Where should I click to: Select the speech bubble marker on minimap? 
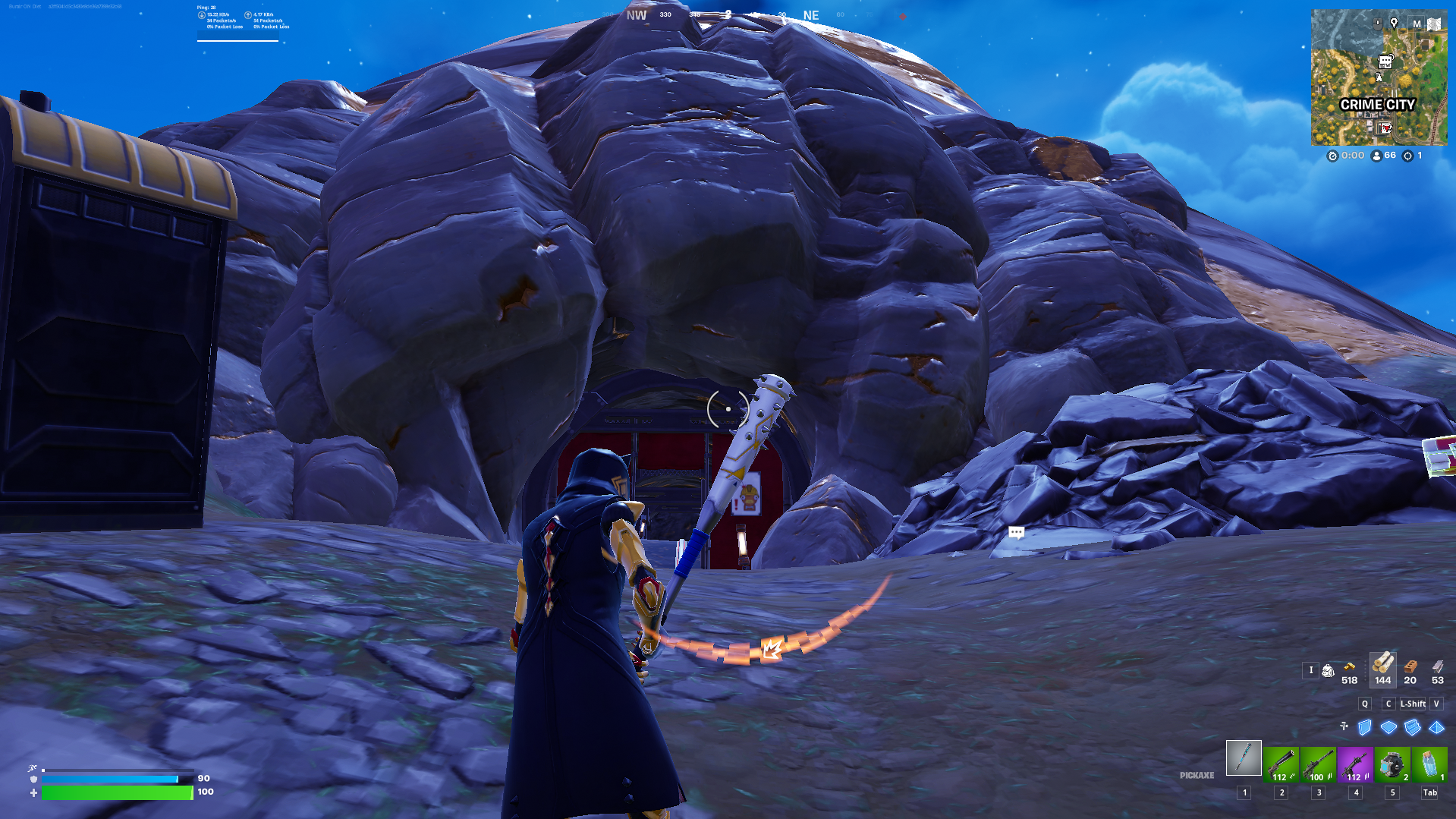tap(1385, 61)
